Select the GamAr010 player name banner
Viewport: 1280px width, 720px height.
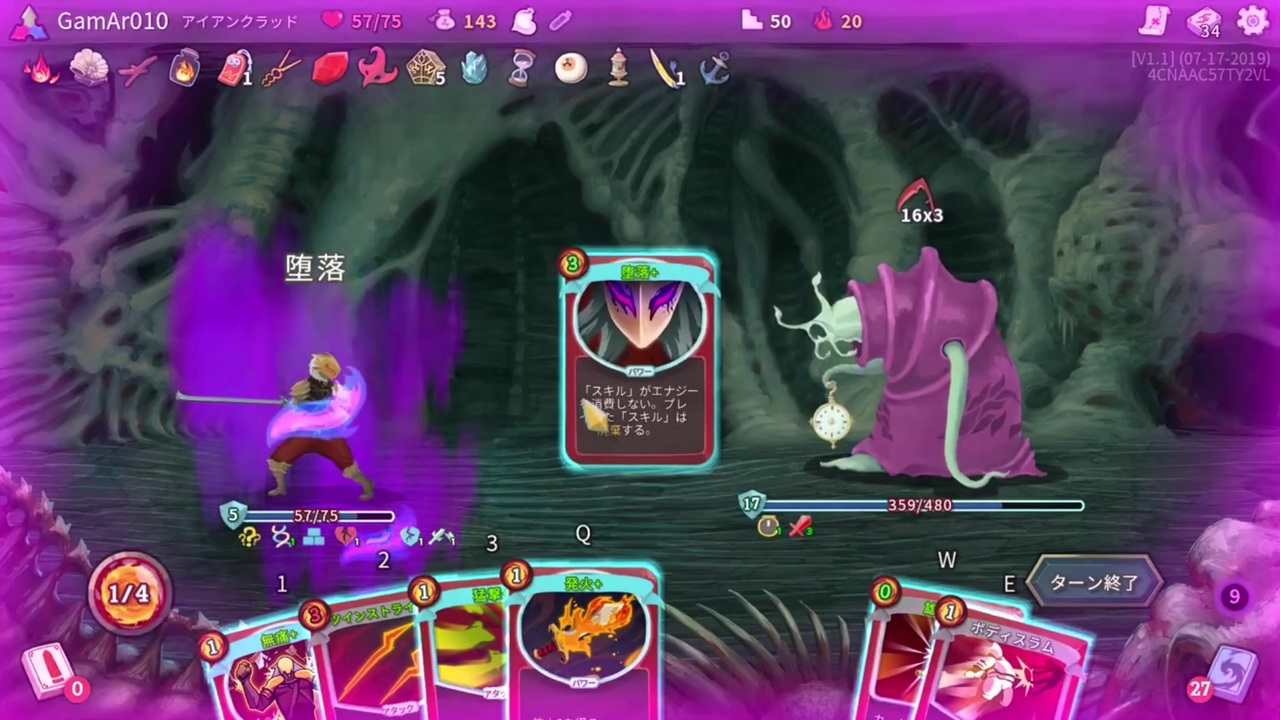(x=112, y=21)
